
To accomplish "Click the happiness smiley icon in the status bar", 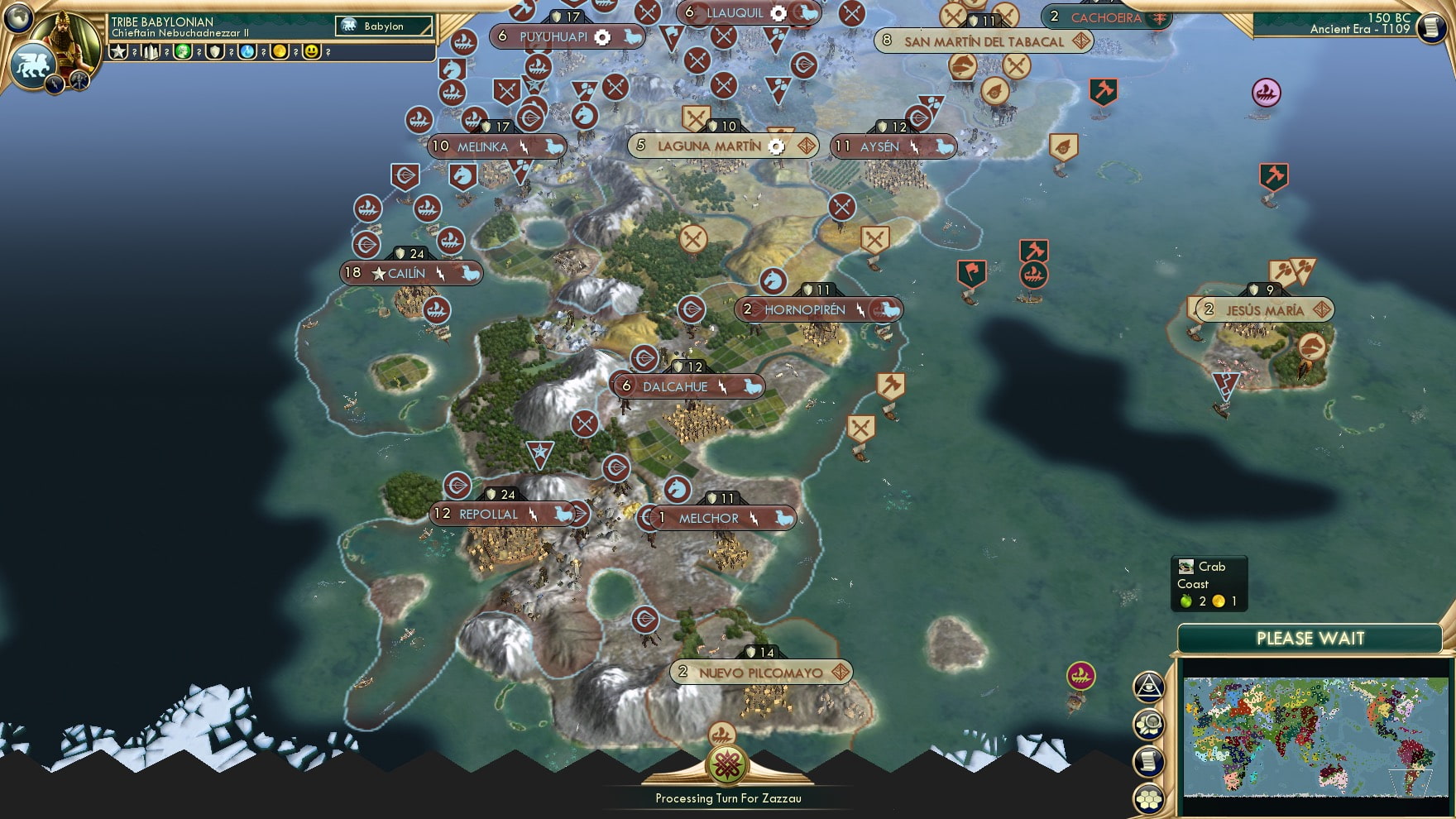I will [x=310, y=52].
